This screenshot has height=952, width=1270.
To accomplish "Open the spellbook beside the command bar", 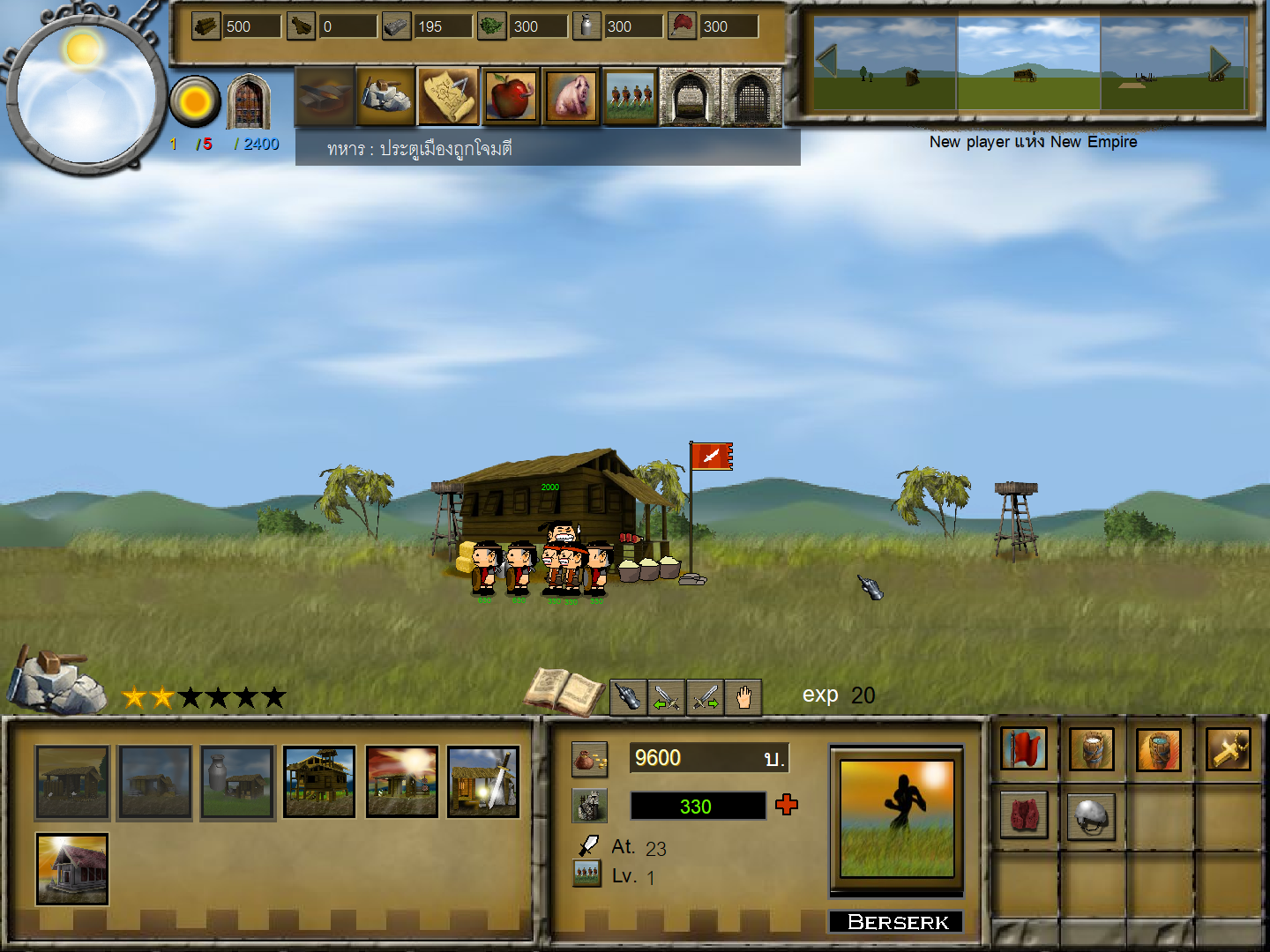I will tap(564, 692).
